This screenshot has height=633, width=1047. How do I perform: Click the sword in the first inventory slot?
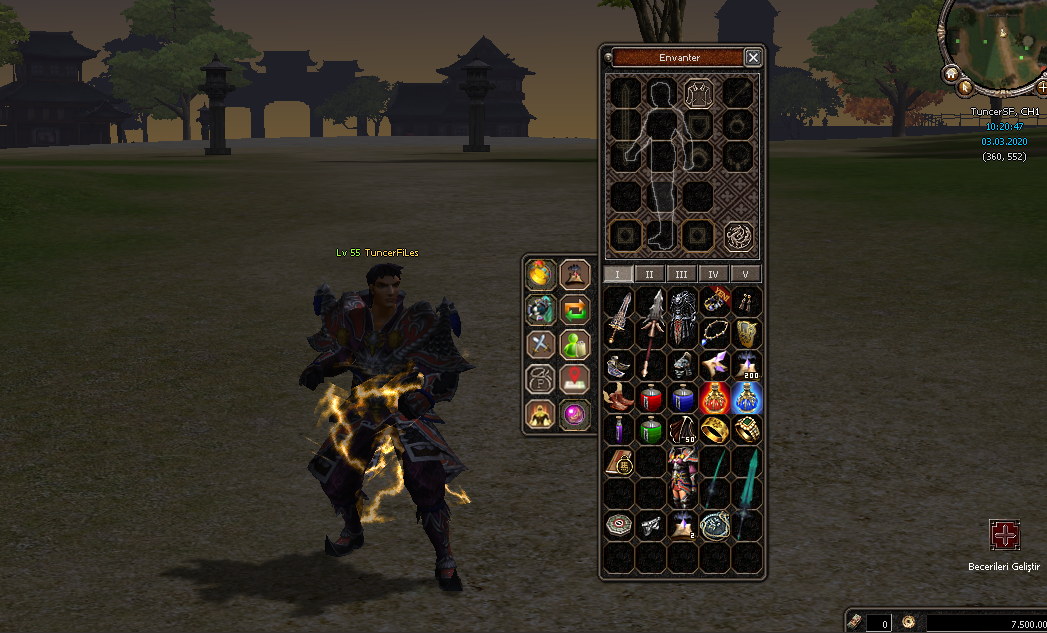coord(618,316)
